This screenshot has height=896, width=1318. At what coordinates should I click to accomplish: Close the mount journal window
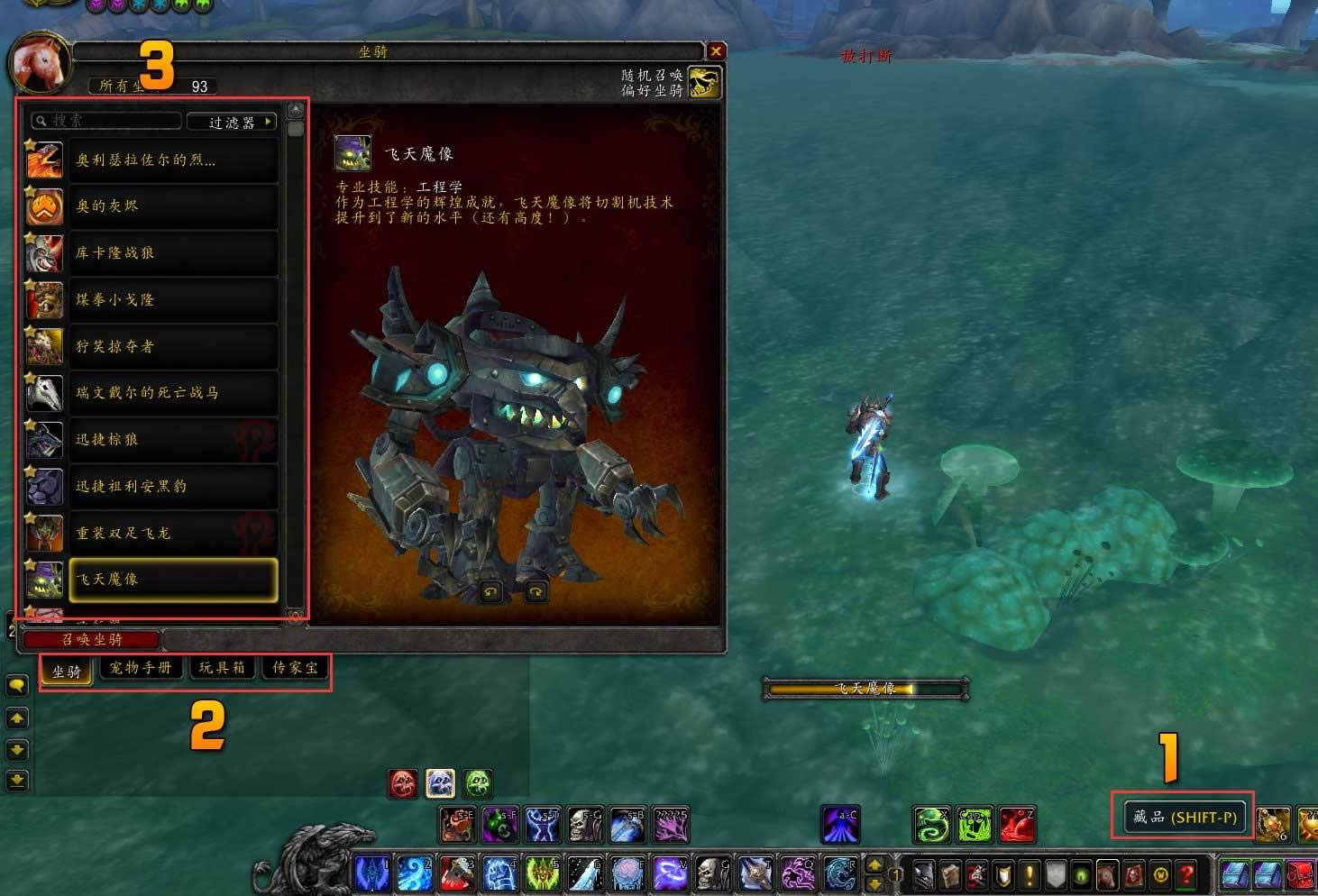716,51
